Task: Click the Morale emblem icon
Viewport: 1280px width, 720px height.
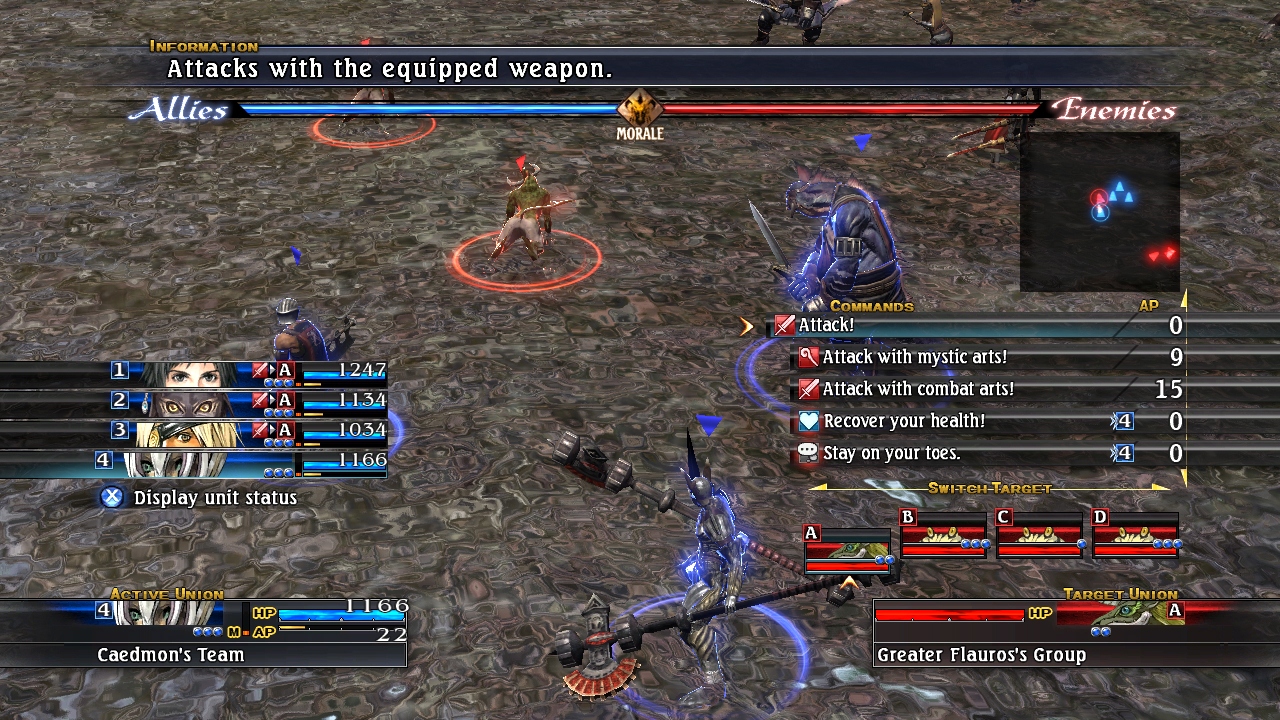Action: click(x=639, y=108)
